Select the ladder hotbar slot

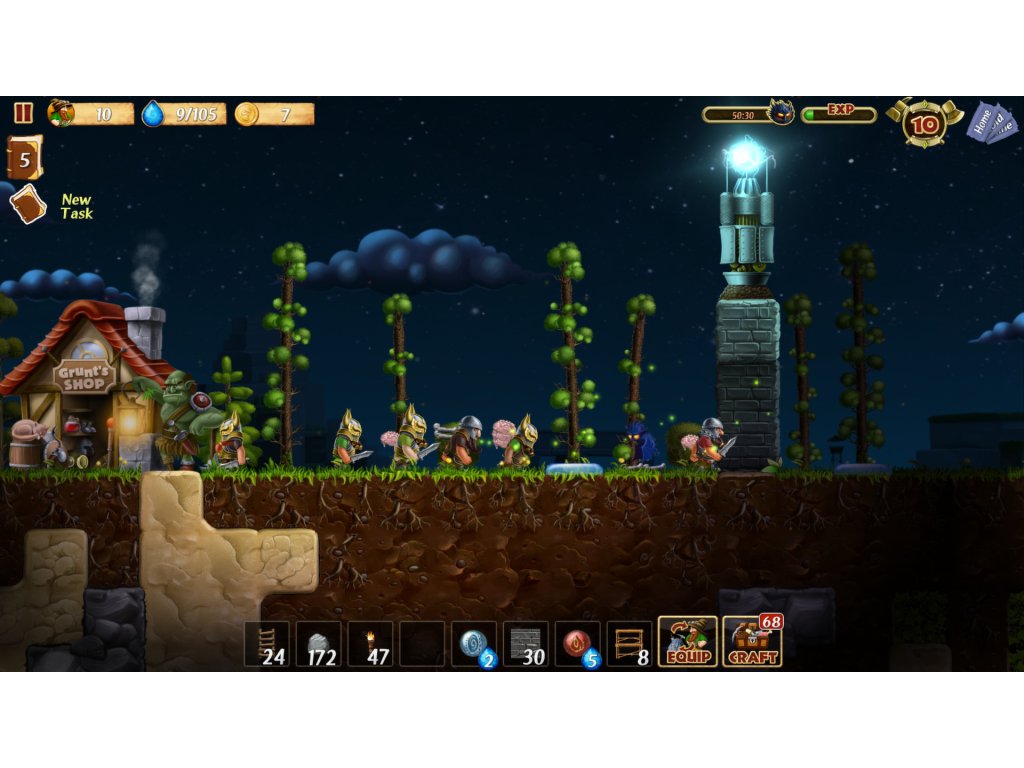point(267,644)
